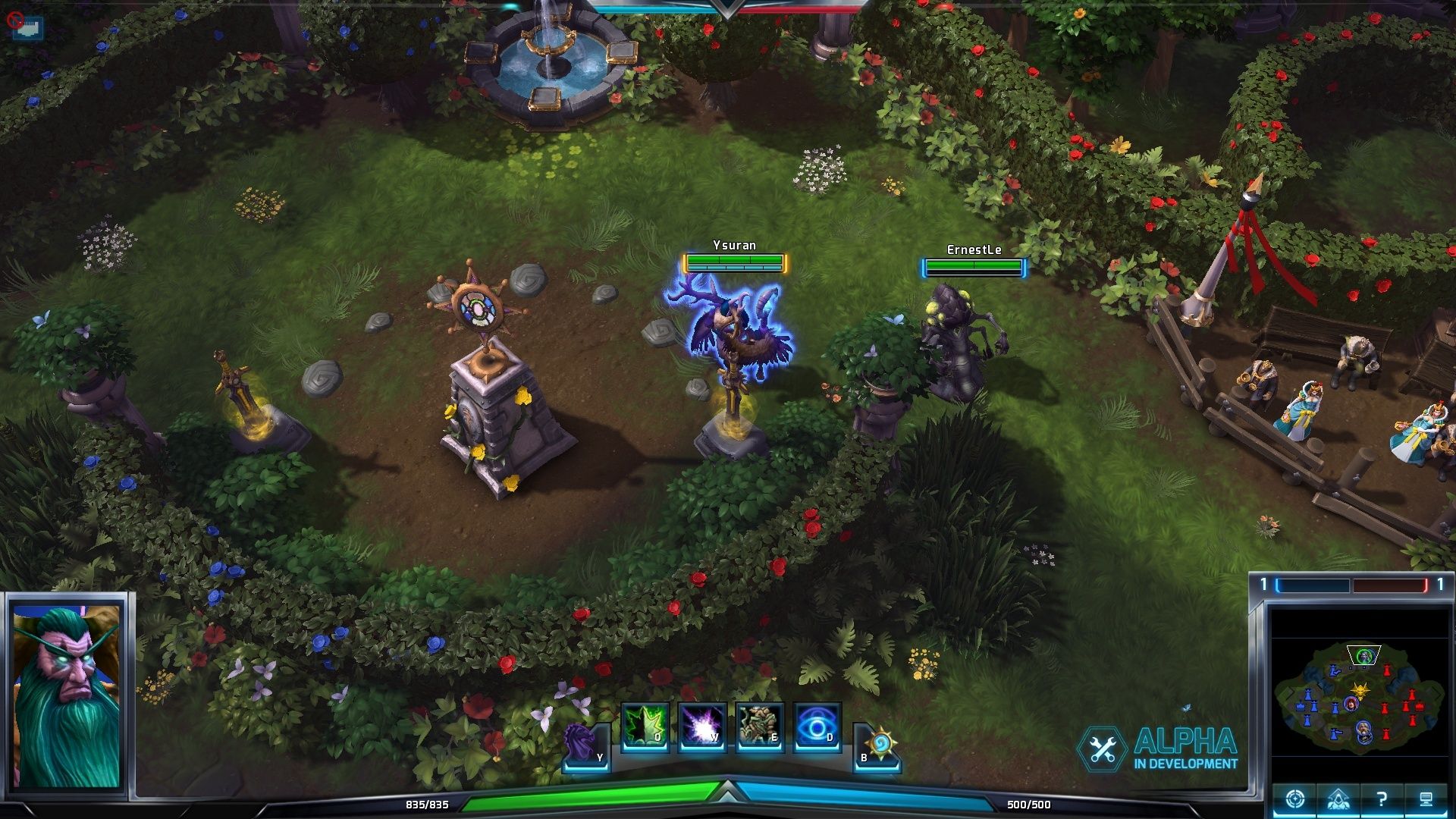Image resolution: width=1456 pixels, height=819 pixels.
Task: Click the Malfurion hero portrait
Action: [67, 694]
